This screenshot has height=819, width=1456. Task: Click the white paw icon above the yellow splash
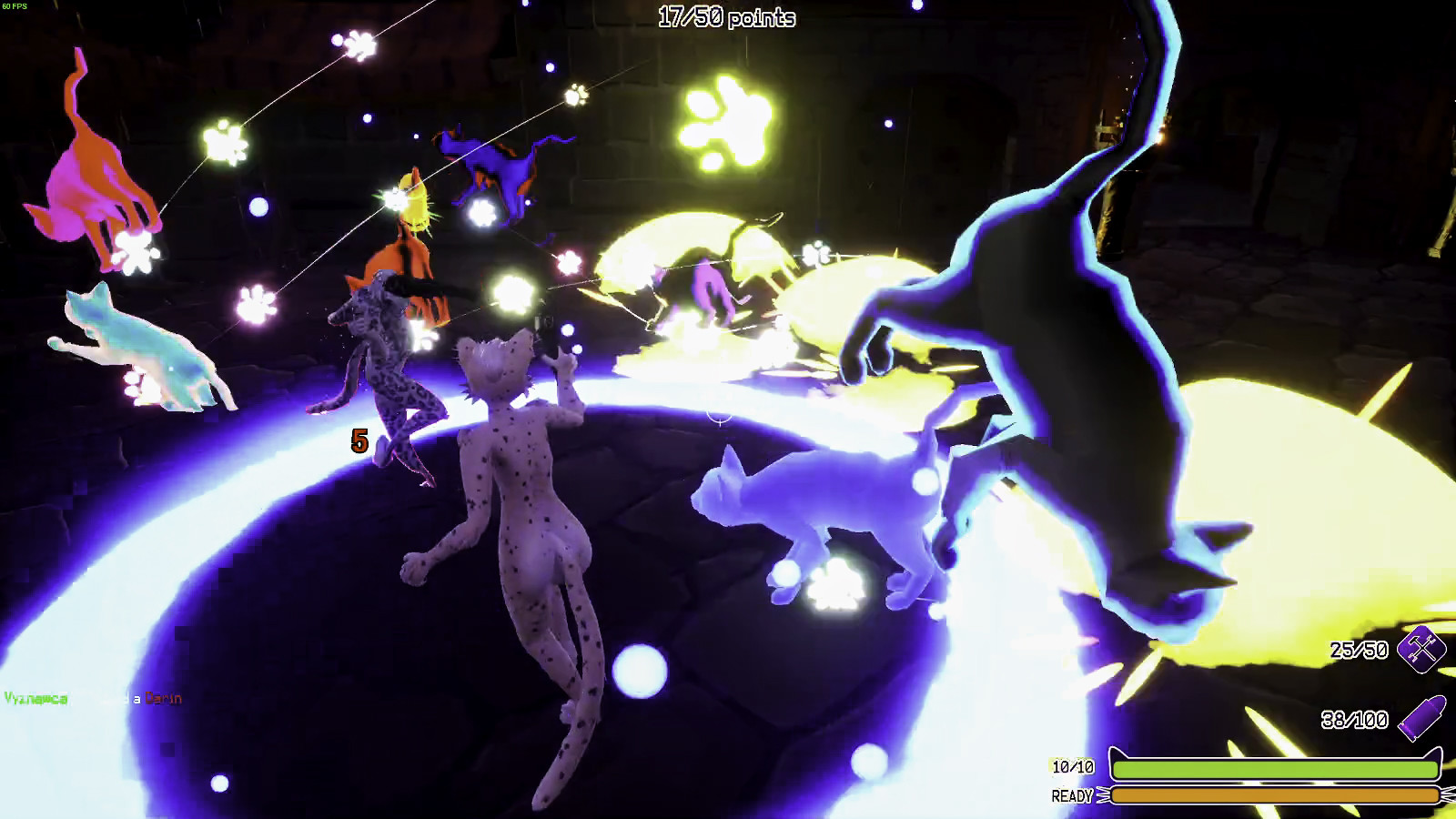tap(818, 254)
